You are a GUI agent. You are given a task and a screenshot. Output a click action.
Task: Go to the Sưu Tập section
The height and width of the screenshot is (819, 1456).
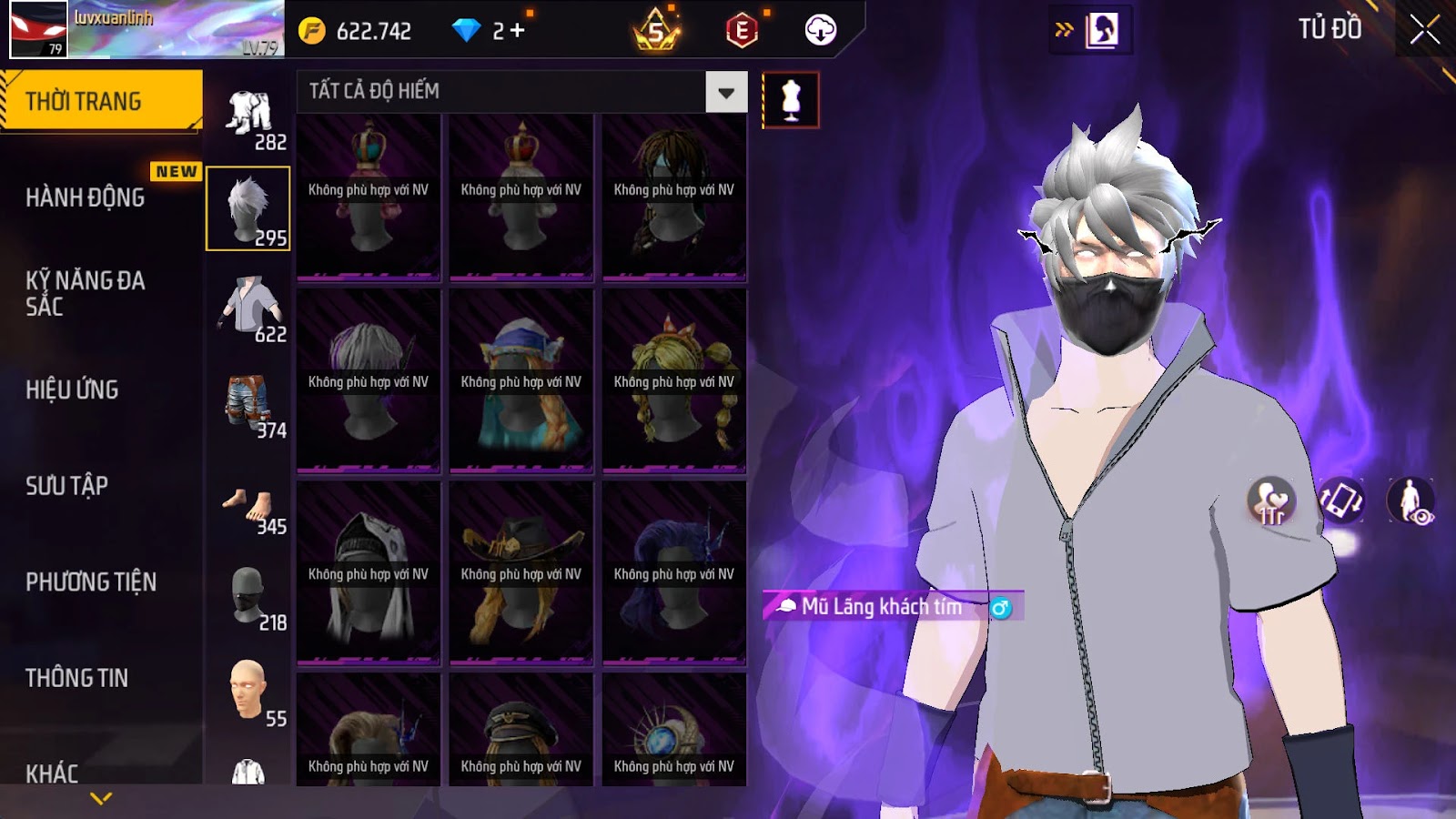pyautogui.click(x=67, y=486)
